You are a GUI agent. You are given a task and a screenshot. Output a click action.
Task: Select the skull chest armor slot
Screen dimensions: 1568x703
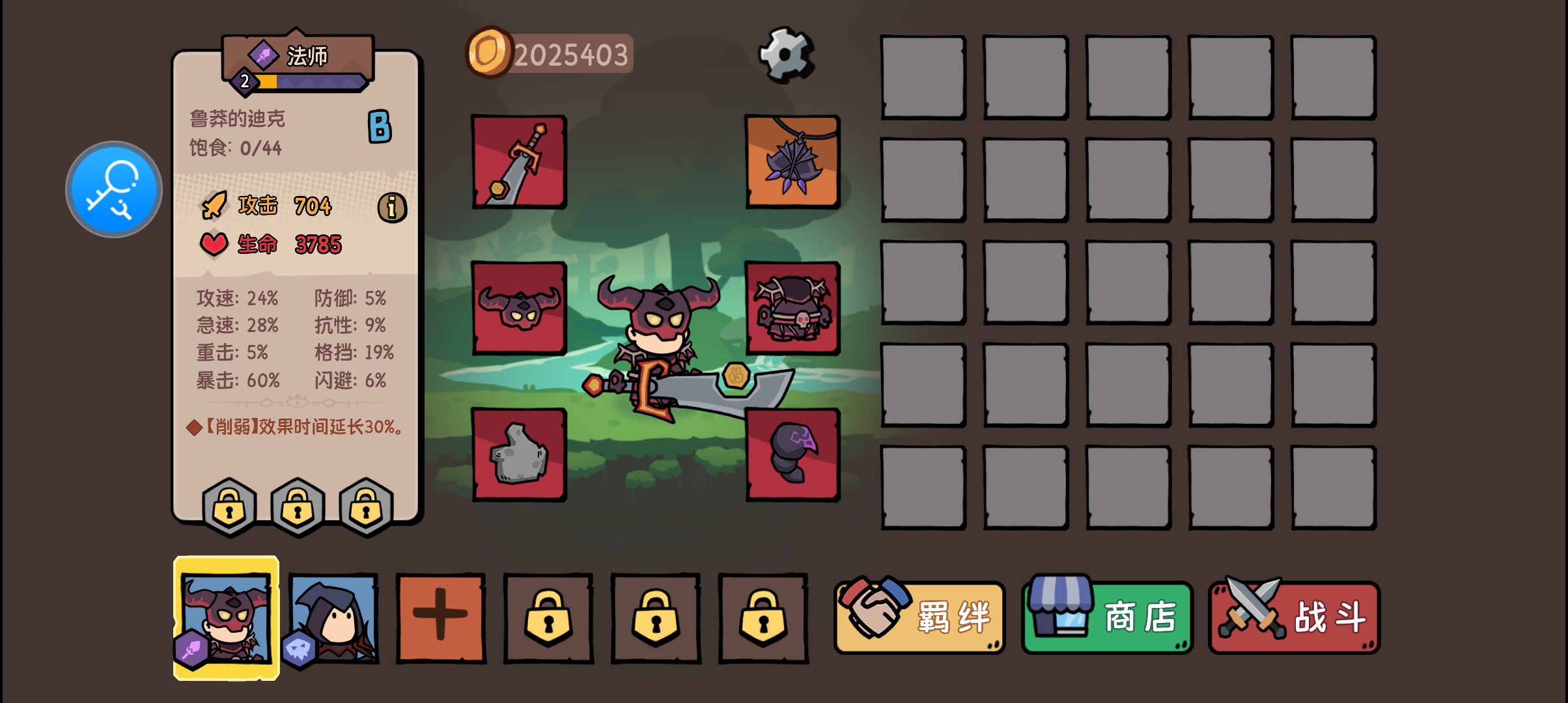[792, 308]
